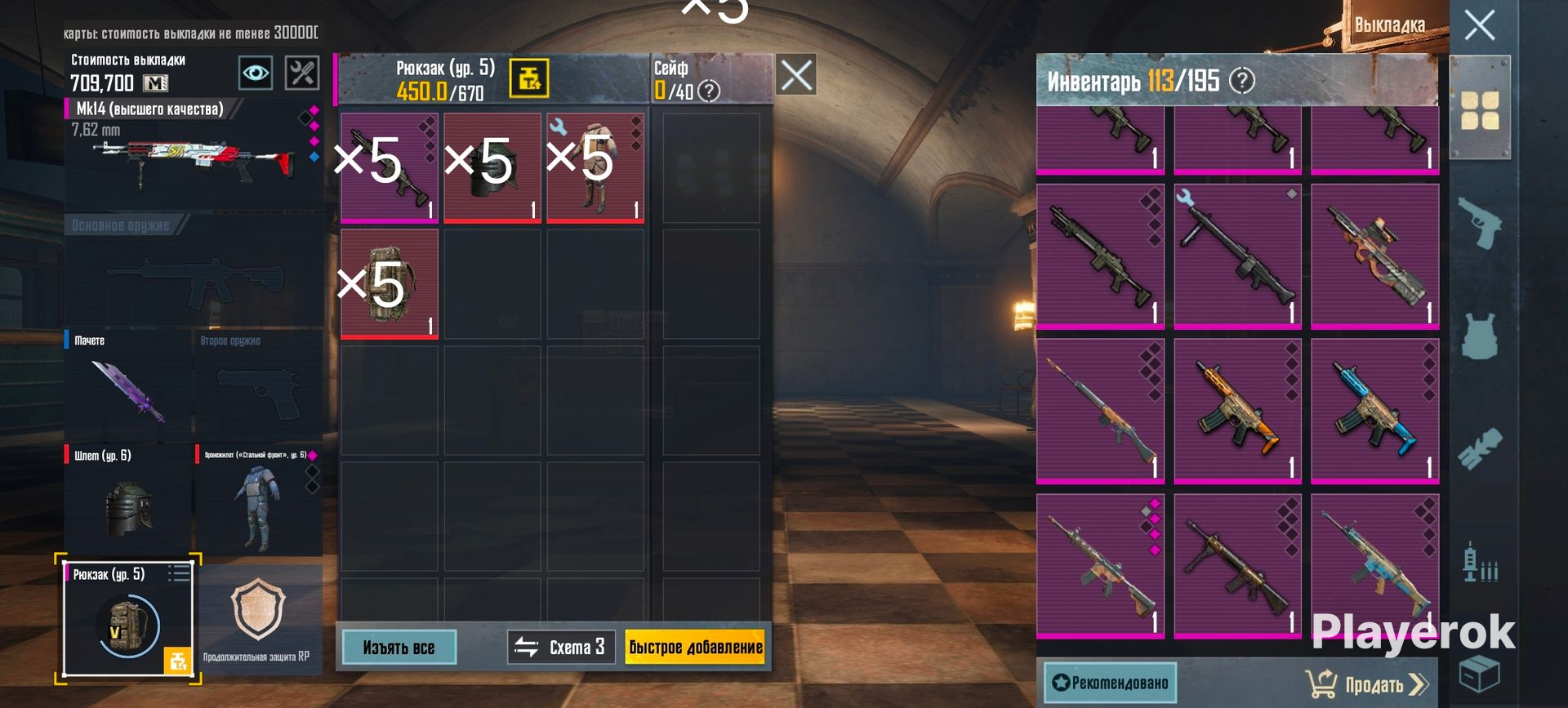Show inventory help question mark

coord(1242,81)
